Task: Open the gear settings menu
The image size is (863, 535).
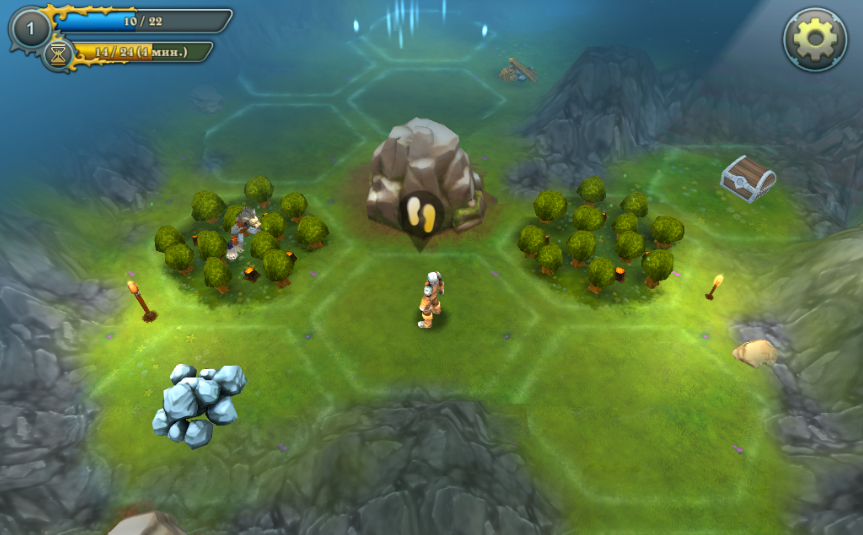Action: (x=813, y=40)
